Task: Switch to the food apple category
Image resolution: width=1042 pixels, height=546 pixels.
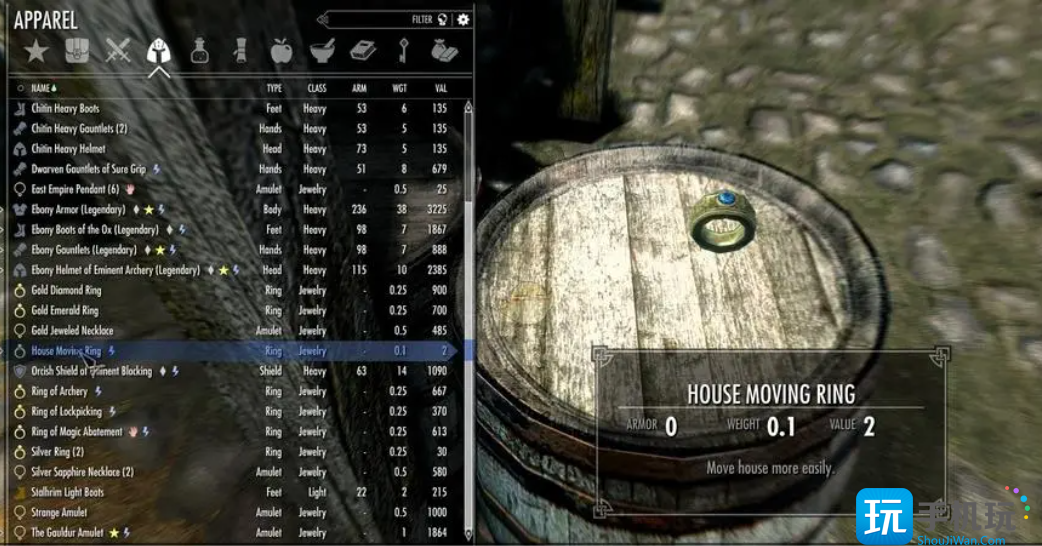Action: [281, 50]
